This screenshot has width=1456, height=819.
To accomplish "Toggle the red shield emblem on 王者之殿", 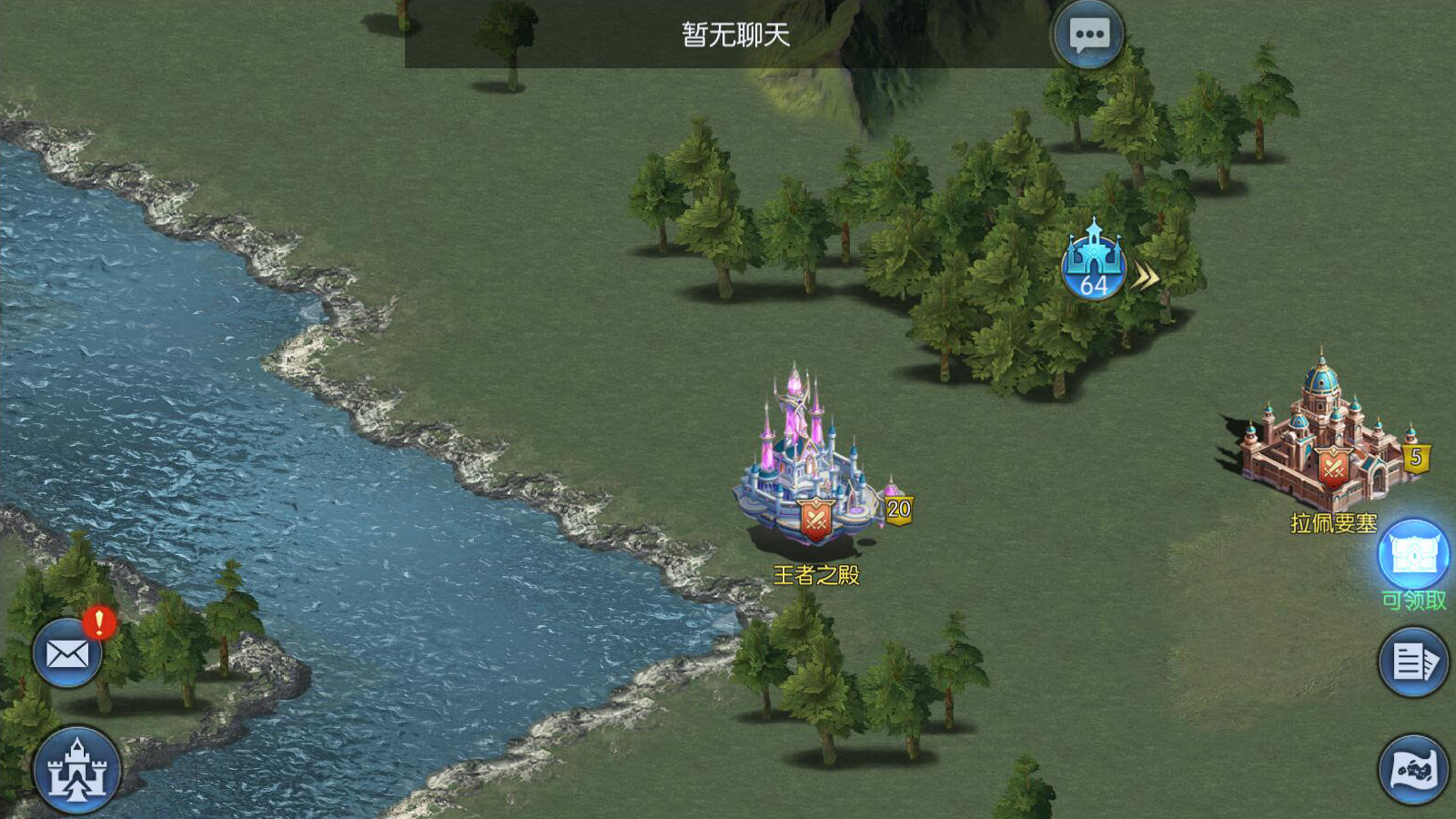I will click(x=817, y=516).
